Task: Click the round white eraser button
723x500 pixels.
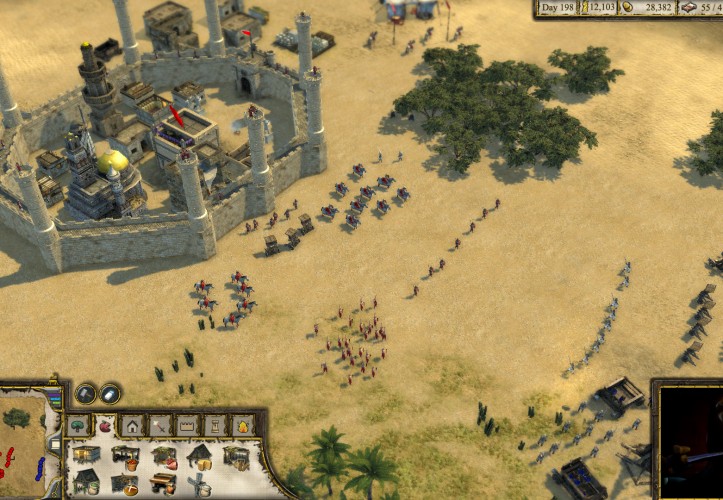Action: [110, 394]
